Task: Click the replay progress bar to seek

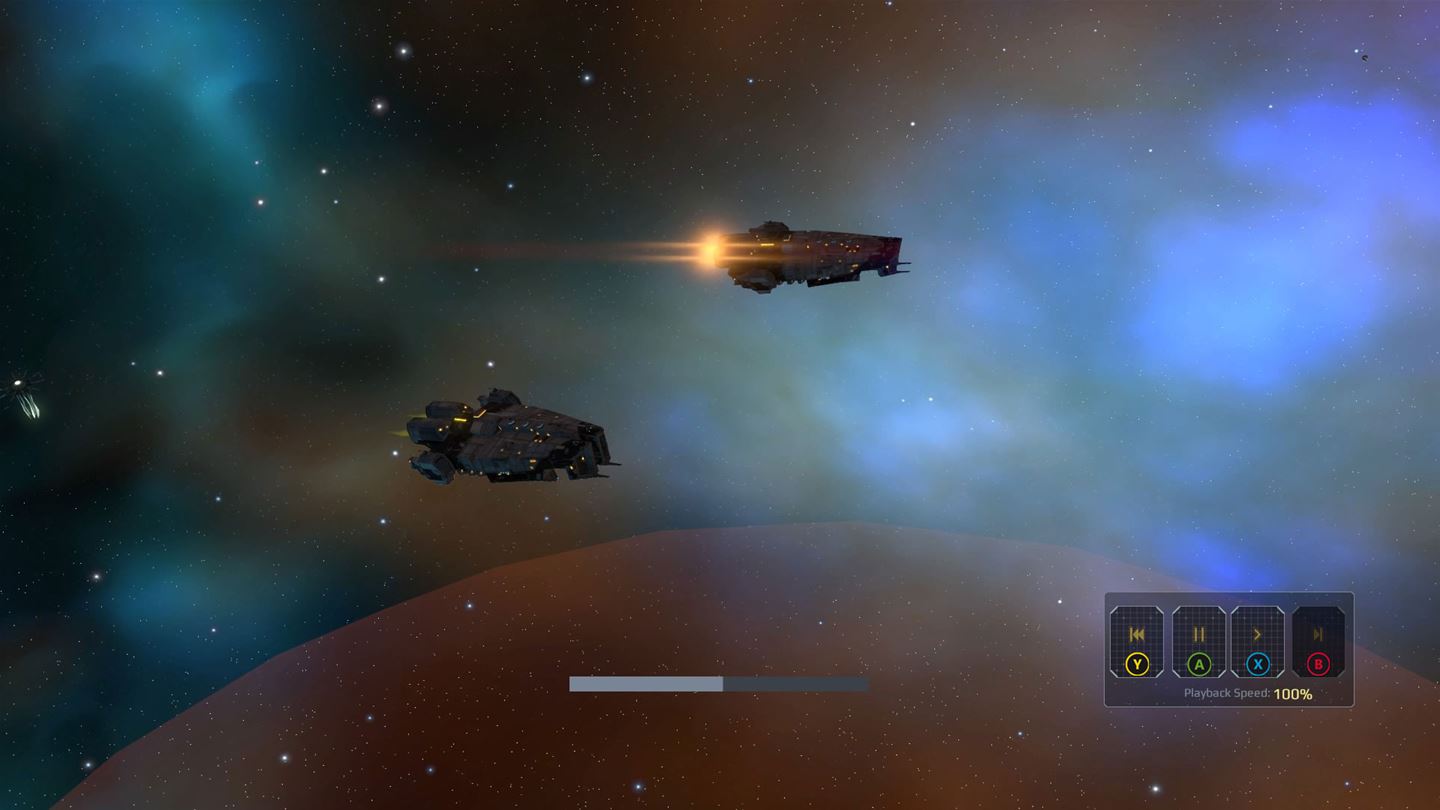Action: 718,684
